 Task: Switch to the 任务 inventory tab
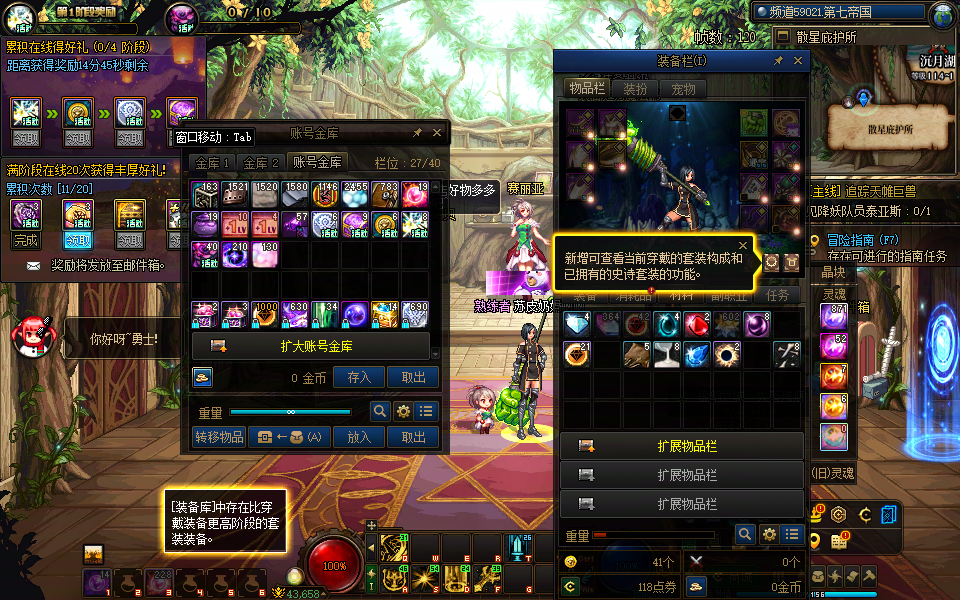777,295
